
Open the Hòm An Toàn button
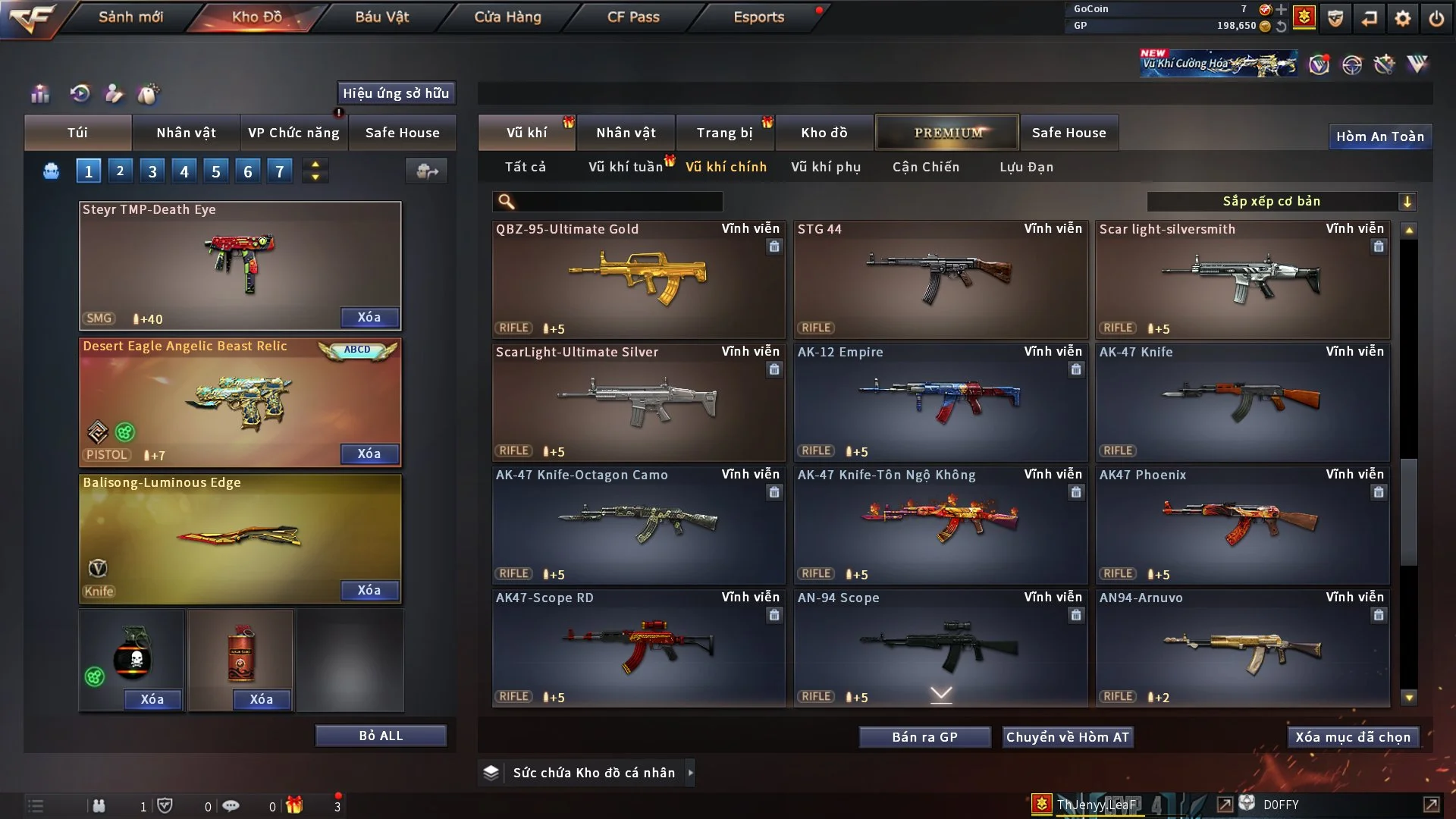[1379, 136]
